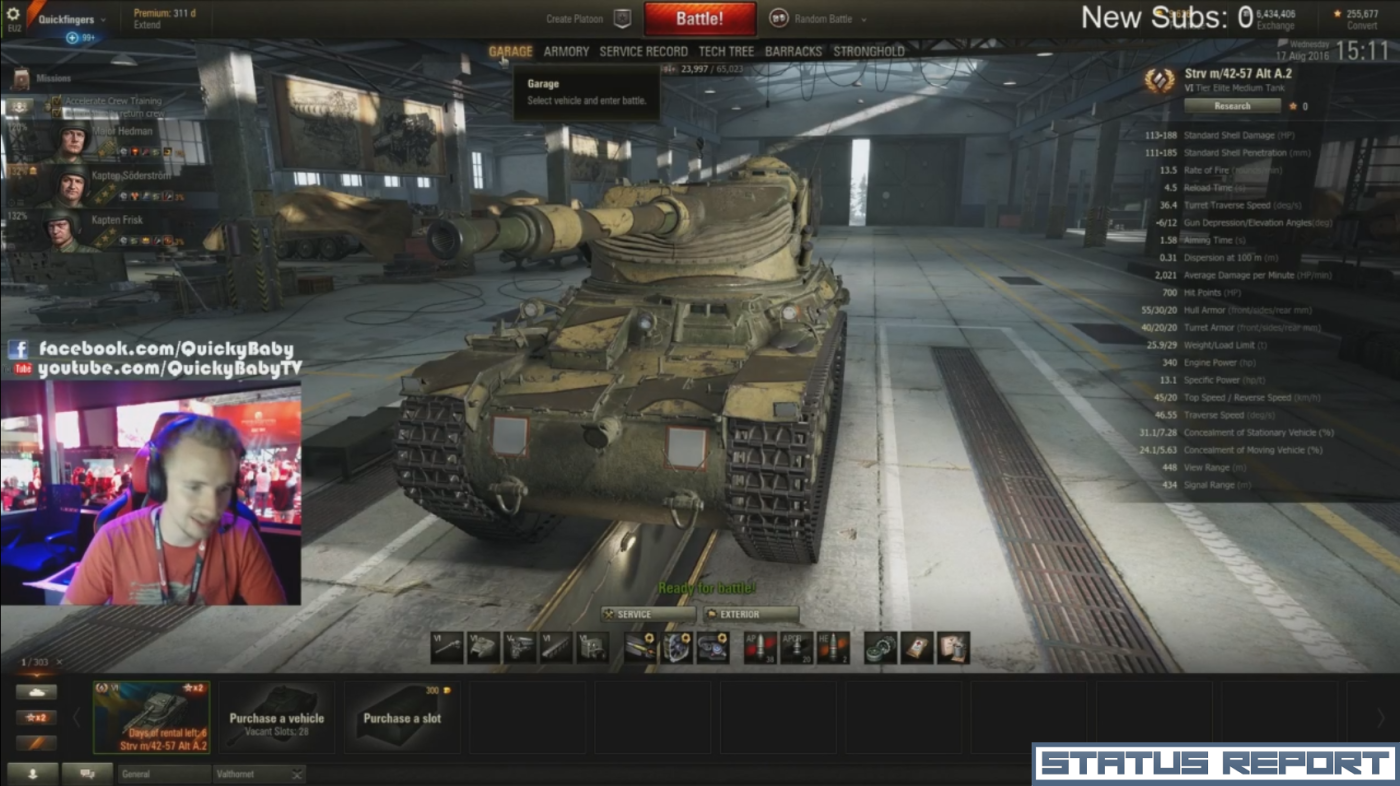Open the Exterior customization button
The height and width of the screenshot is (786, 1400).
click(751, 614)
